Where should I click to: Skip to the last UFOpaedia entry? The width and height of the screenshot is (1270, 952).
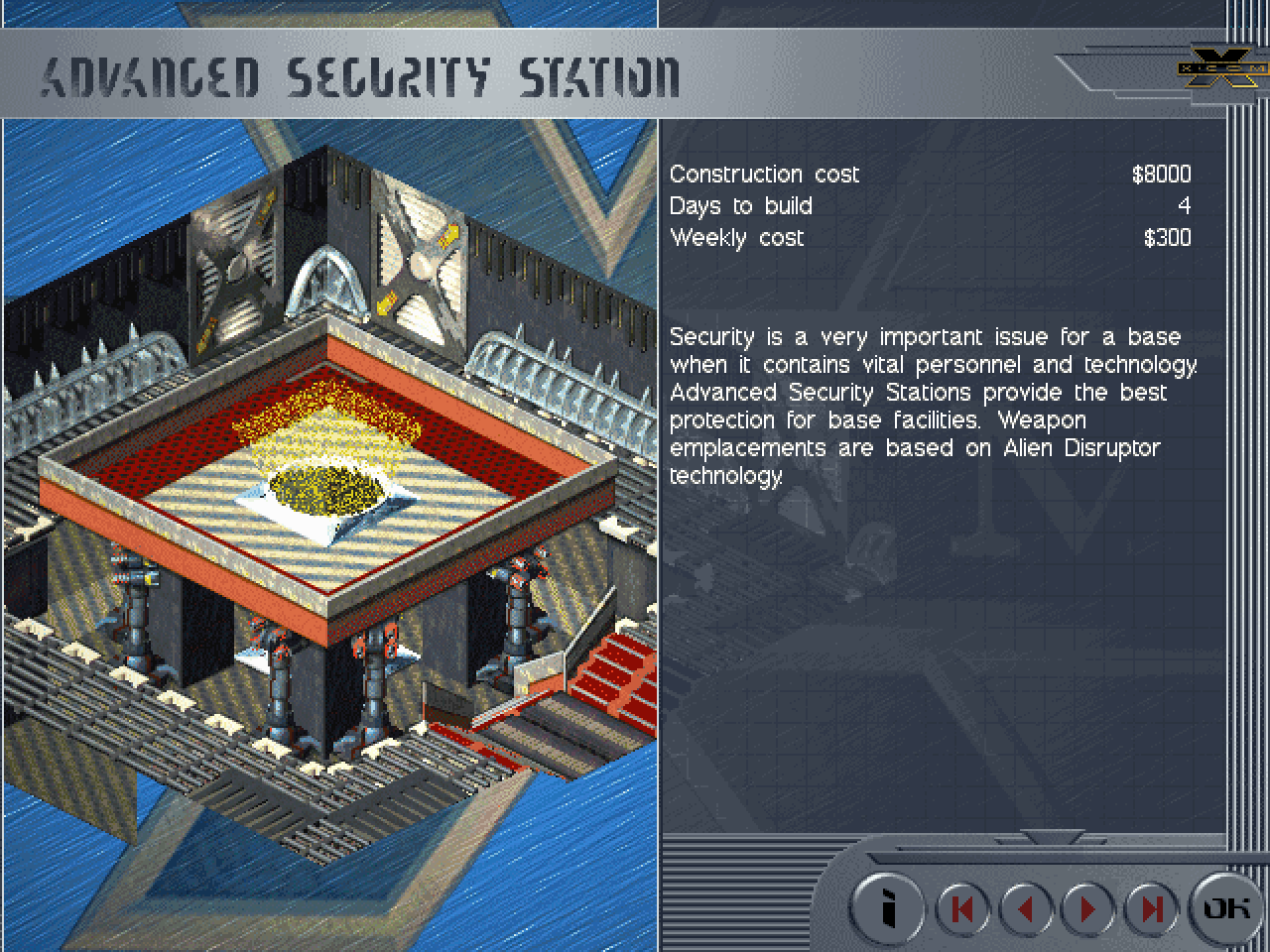click(x=1151, y=908)
